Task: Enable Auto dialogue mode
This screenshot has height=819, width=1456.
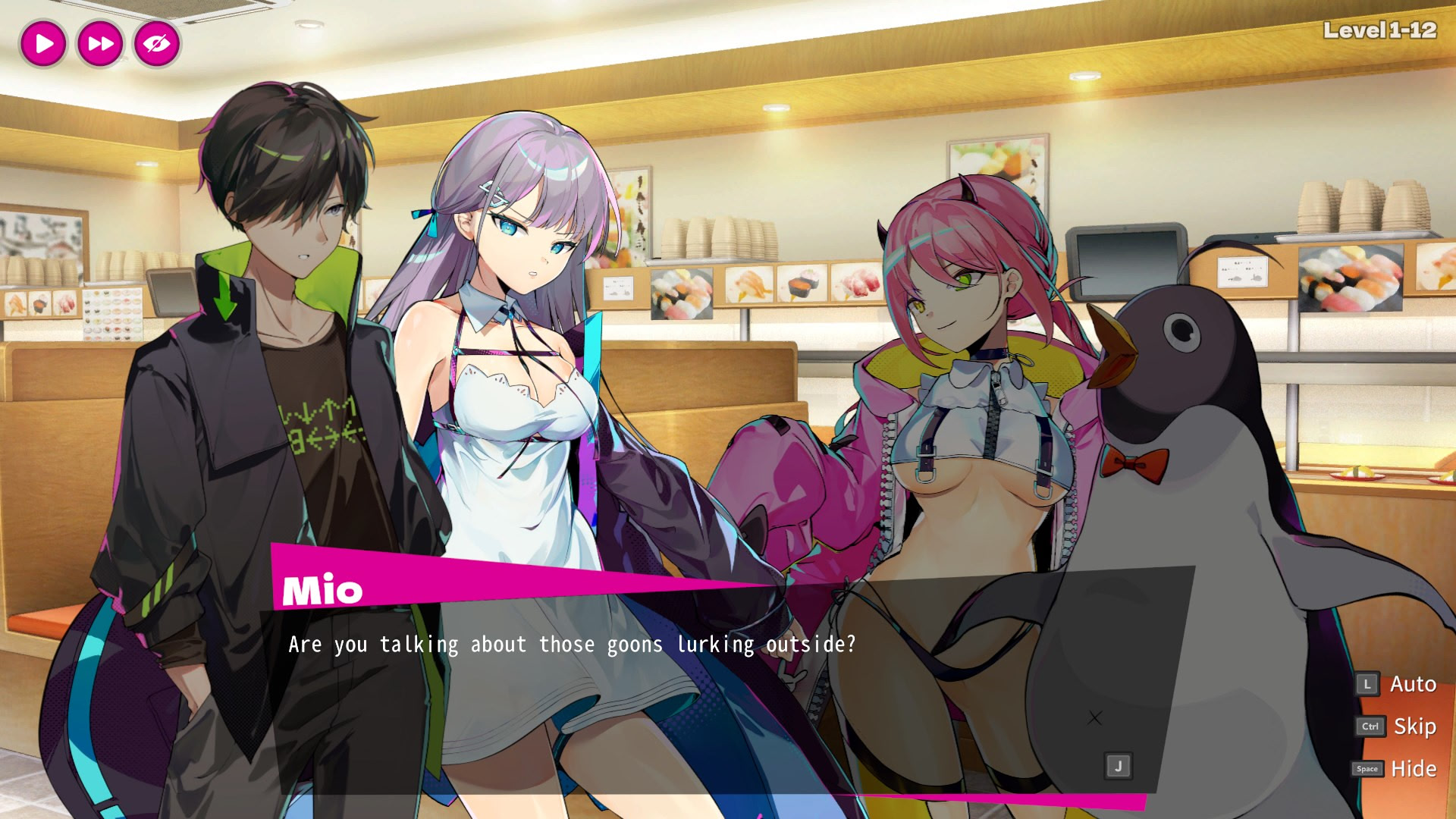Action: point(1412,684)
